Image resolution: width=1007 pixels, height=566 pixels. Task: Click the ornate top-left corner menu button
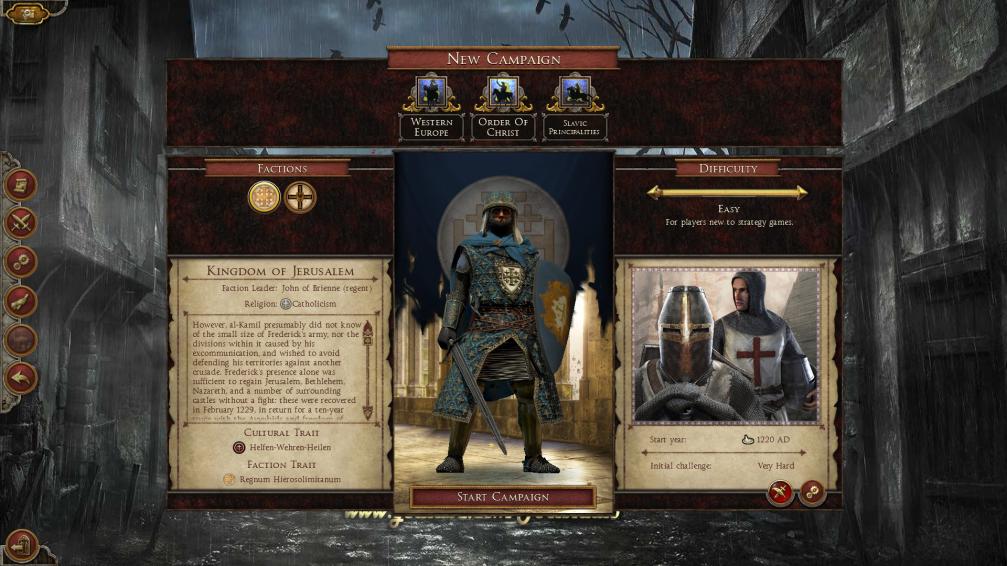pos(27,13)
